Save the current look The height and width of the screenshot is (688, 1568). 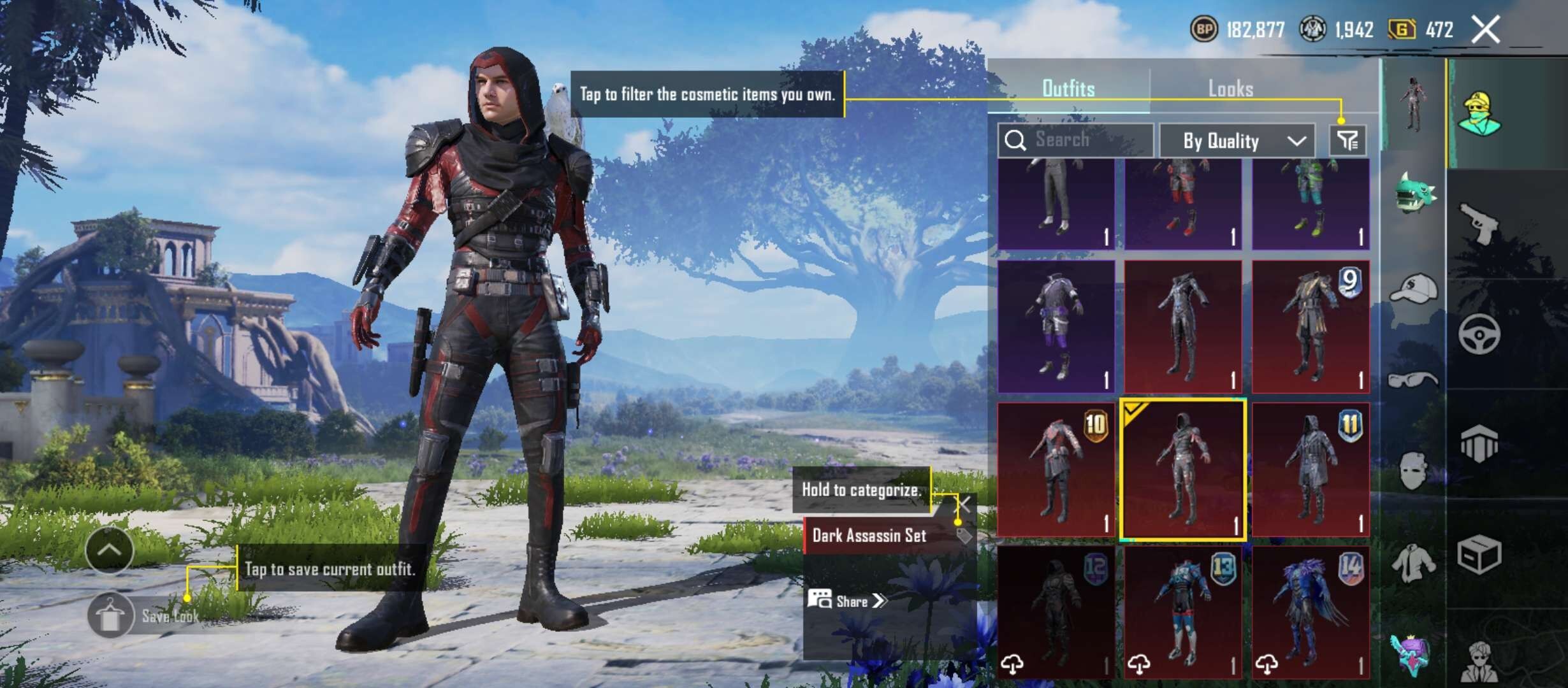[111, 616]
